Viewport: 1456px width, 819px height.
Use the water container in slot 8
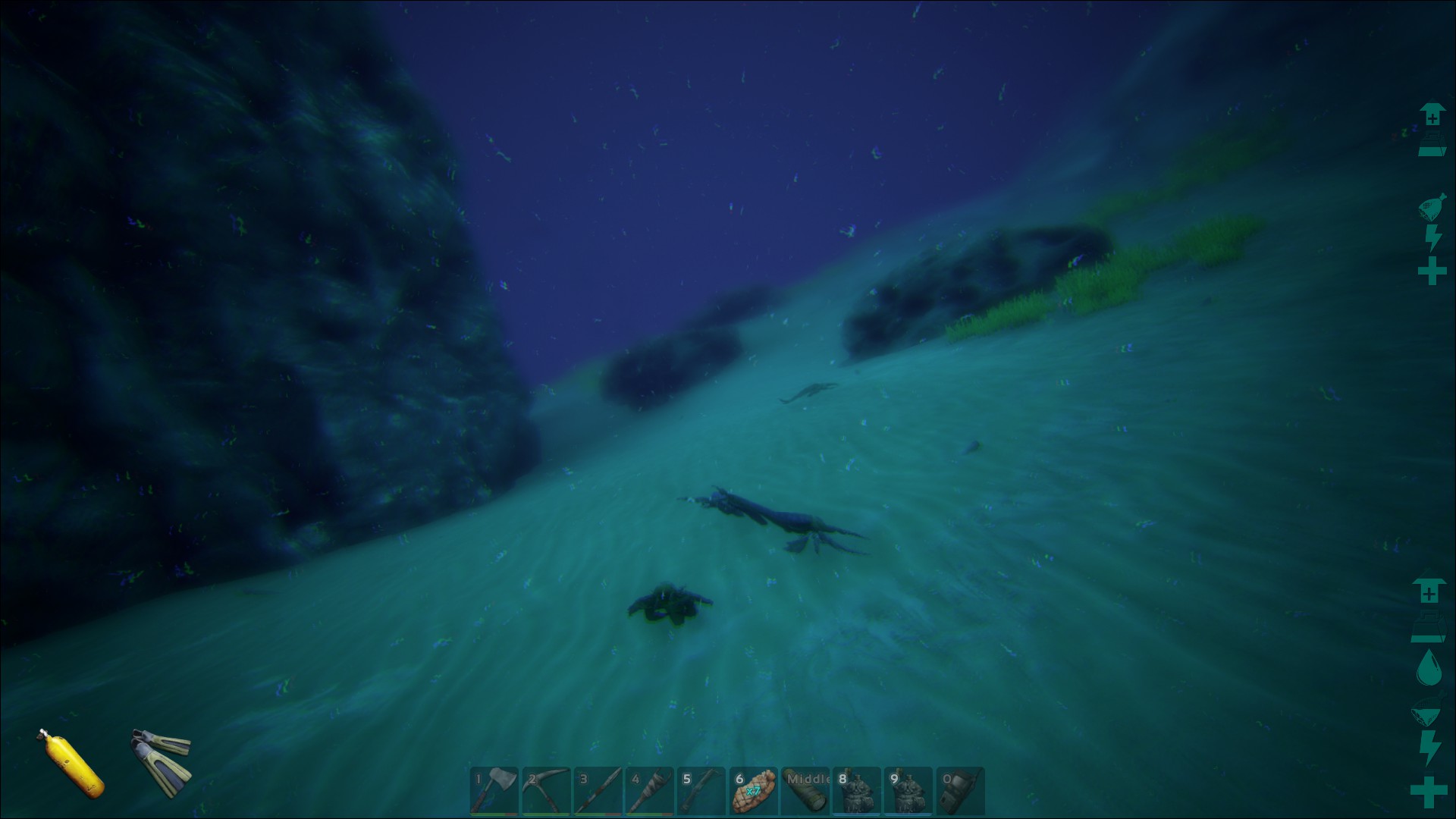857,791
